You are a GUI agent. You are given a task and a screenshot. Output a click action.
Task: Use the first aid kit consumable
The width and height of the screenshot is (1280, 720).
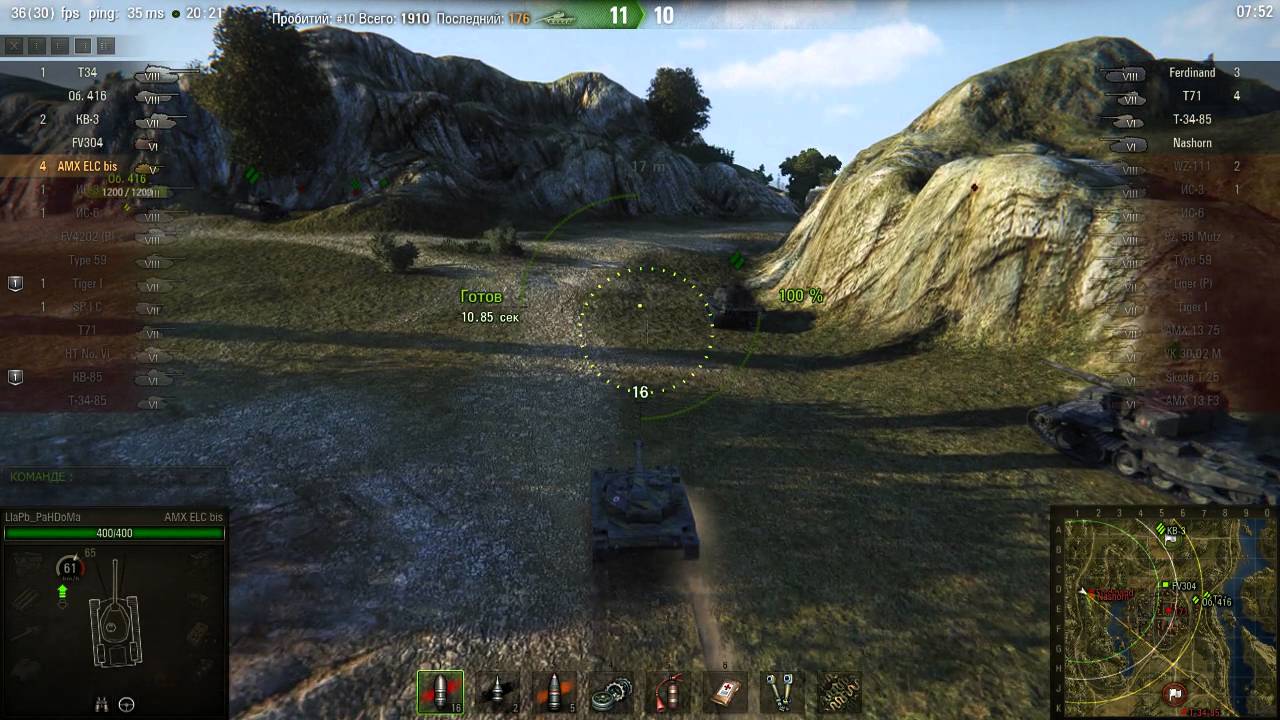pos(725,692)
